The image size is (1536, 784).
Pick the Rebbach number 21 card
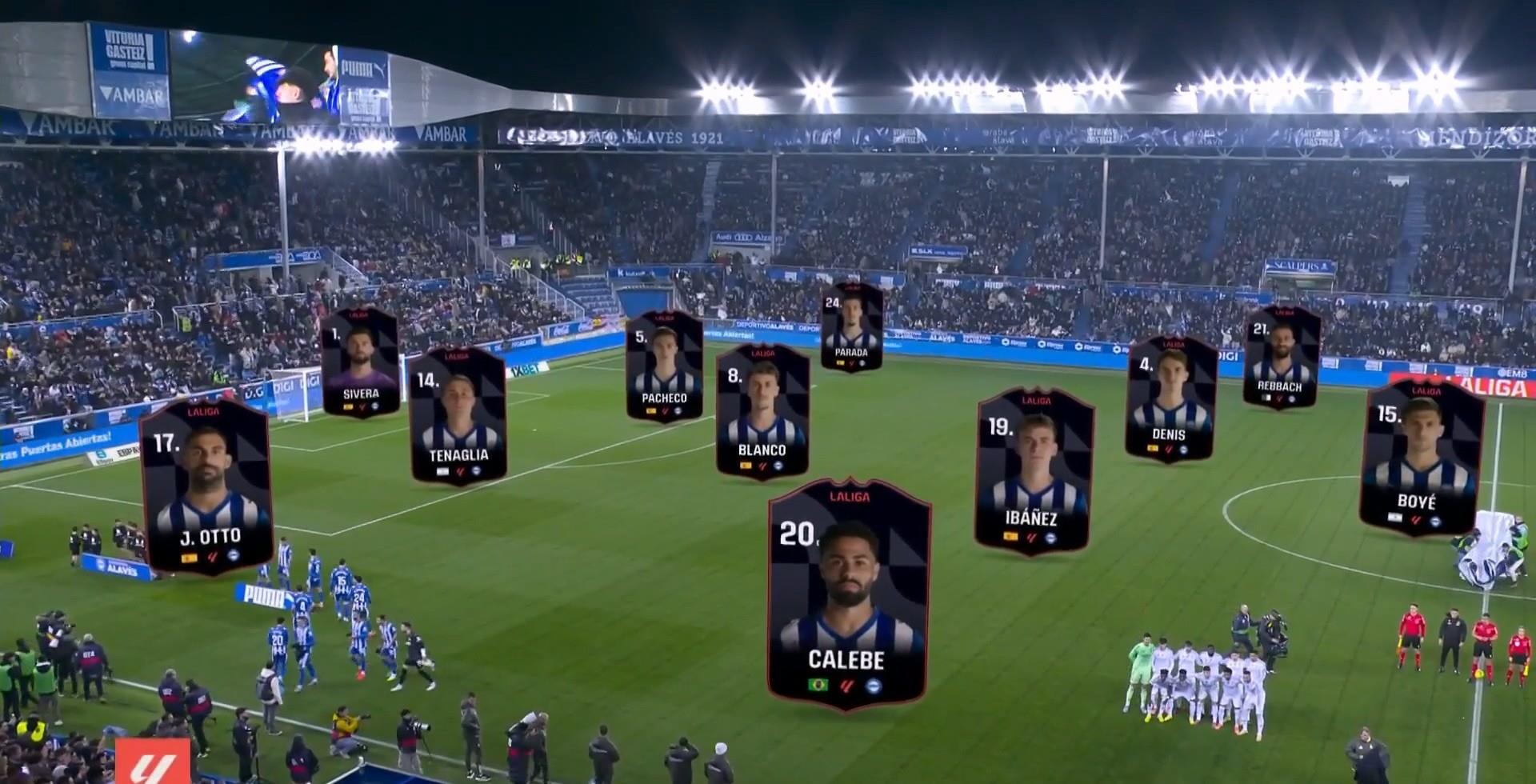pos(1281,357)
